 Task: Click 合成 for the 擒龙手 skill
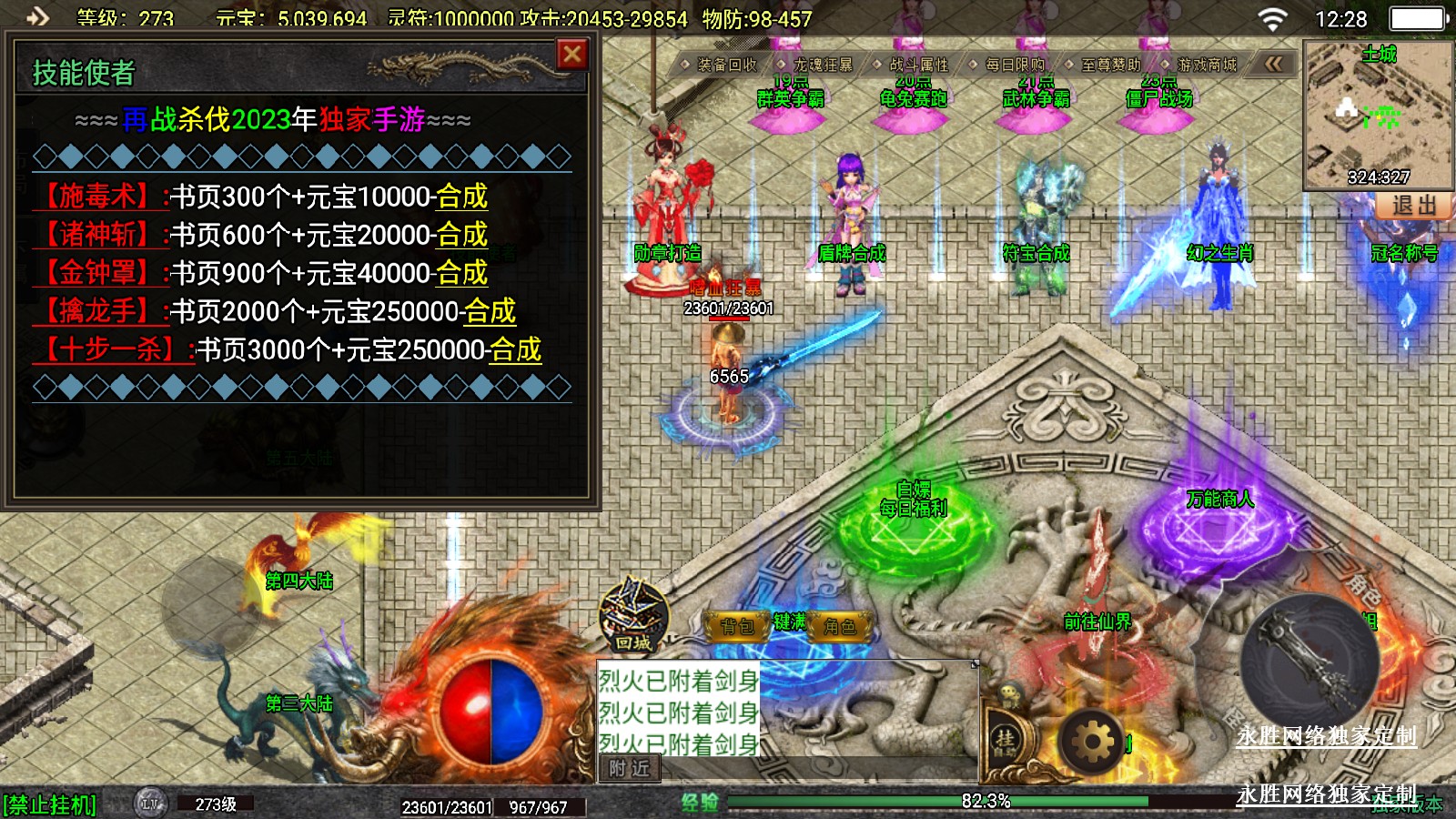tap(490, 311)
